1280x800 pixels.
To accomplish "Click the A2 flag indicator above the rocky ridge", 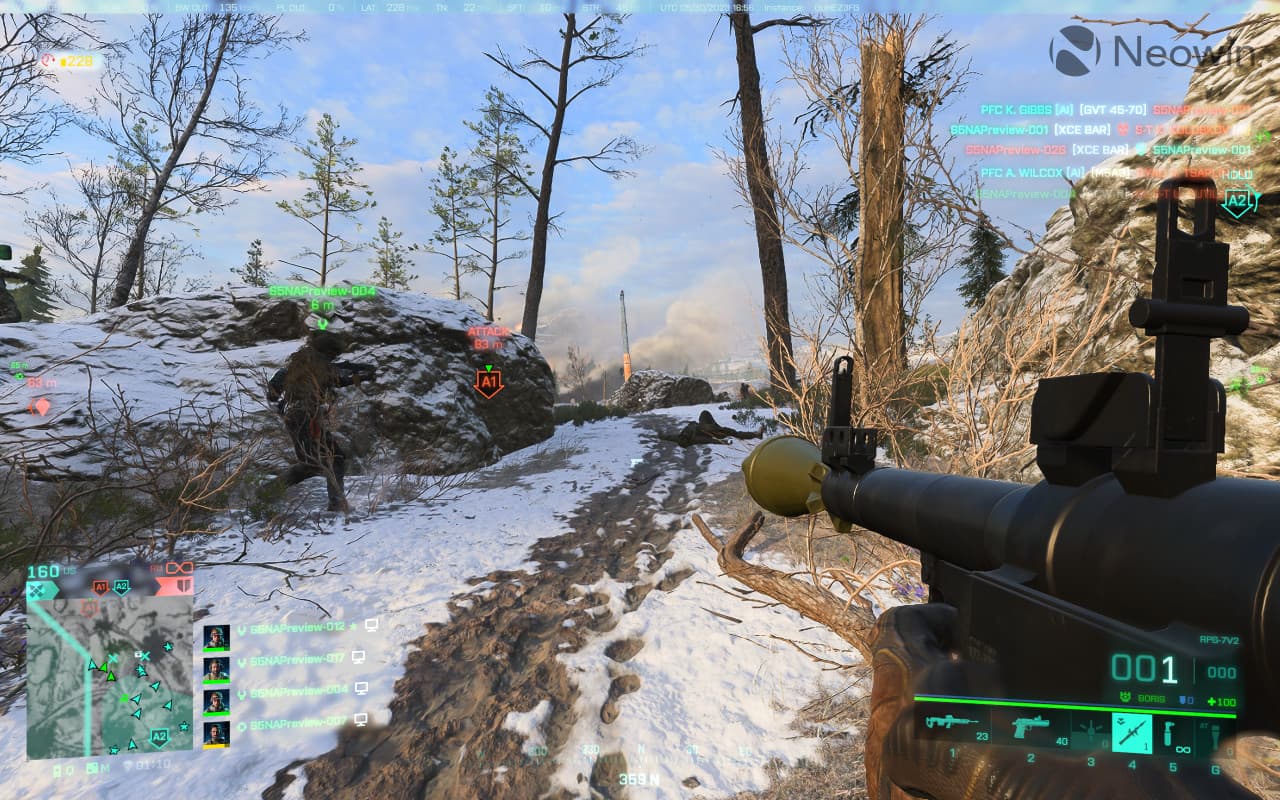I will (1237, 200).
